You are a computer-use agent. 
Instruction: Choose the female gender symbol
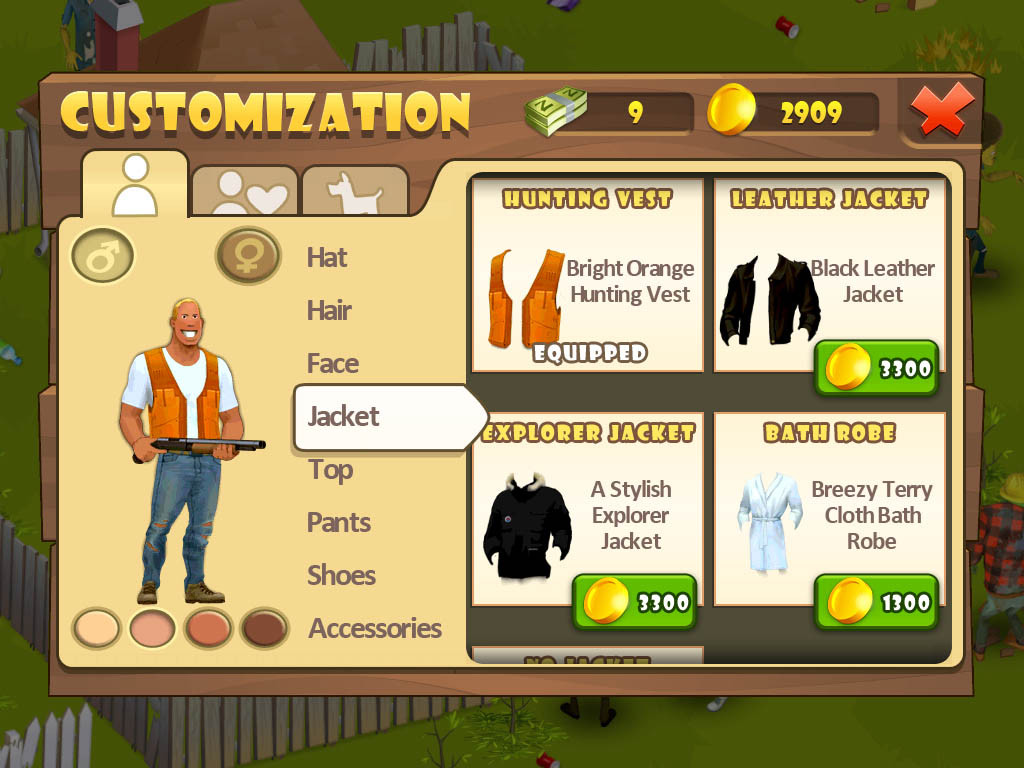[x=248, y=256]
